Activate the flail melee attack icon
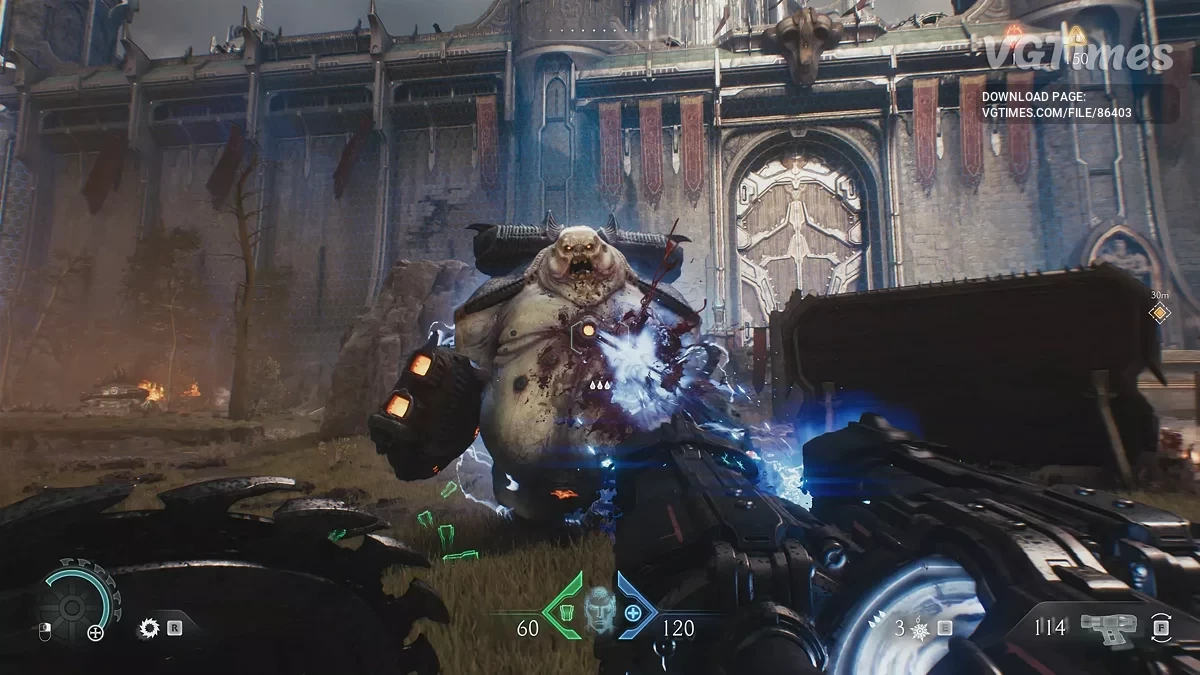The width and height of the screenshot is (1200, 675). pos(920,629)
